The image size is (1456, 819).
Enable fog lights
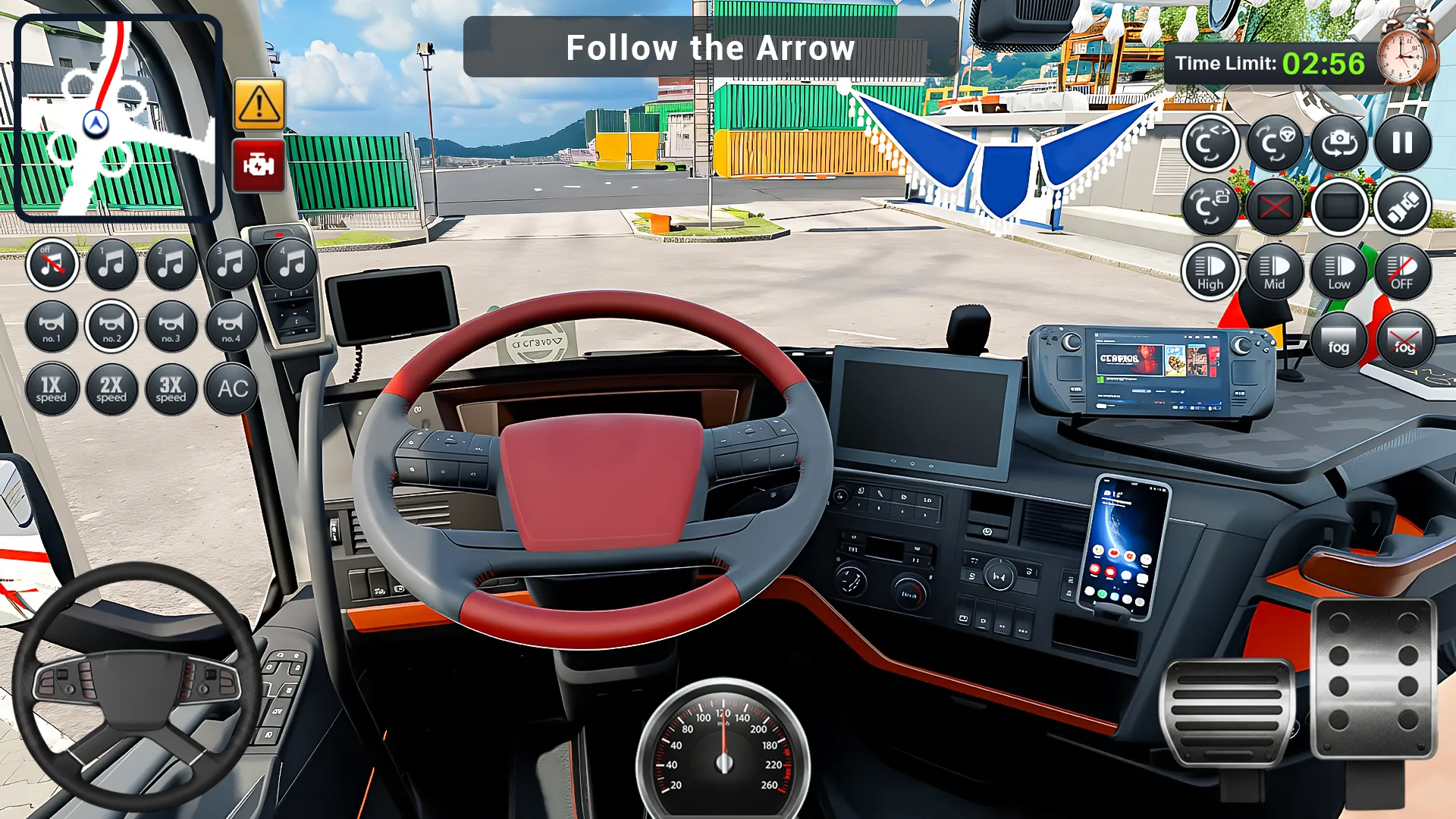coord(1339,343)
